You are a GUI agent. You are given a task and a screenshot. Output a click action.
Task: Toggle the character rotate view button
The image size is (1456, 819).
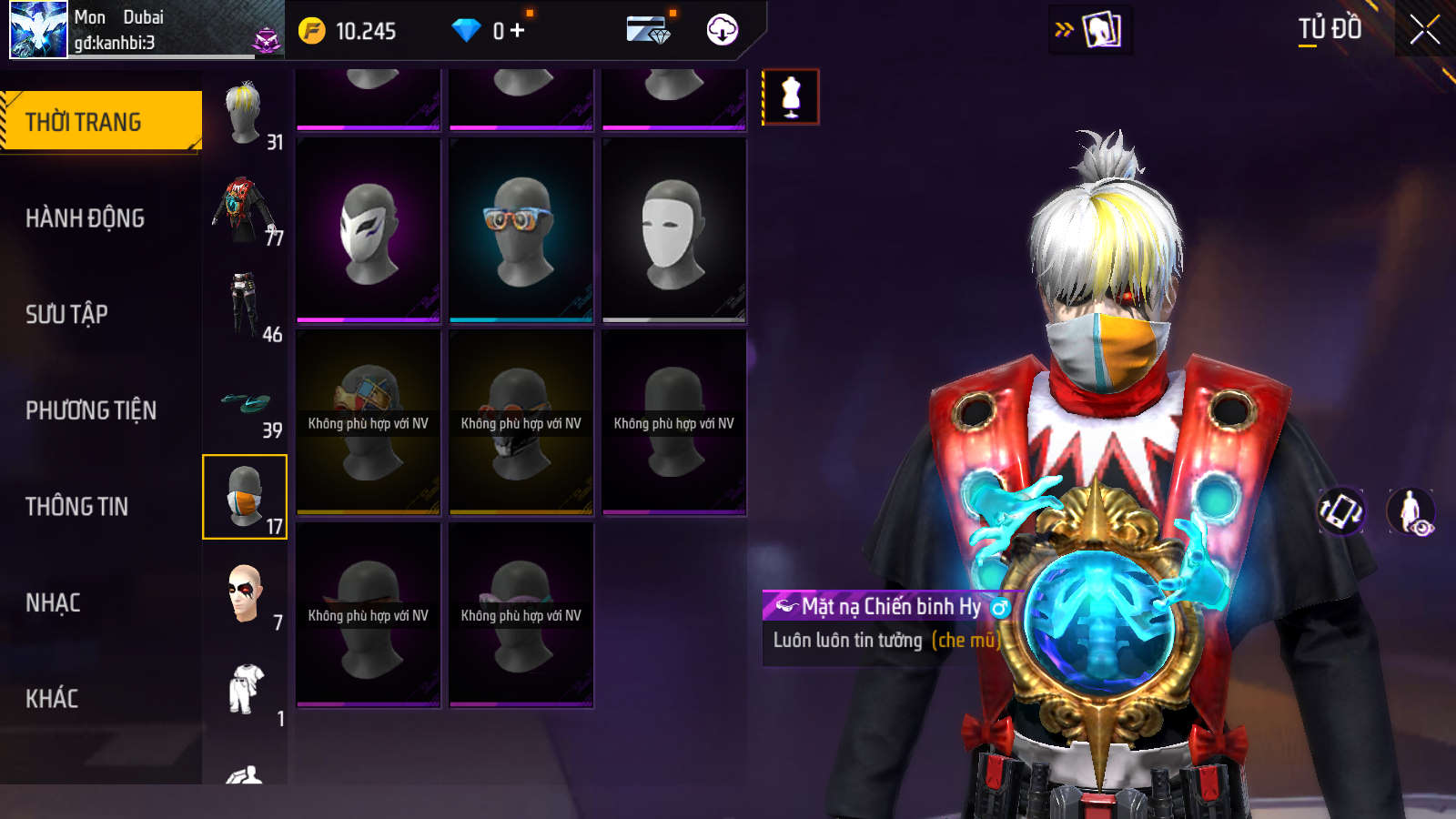click(1341, 511)
